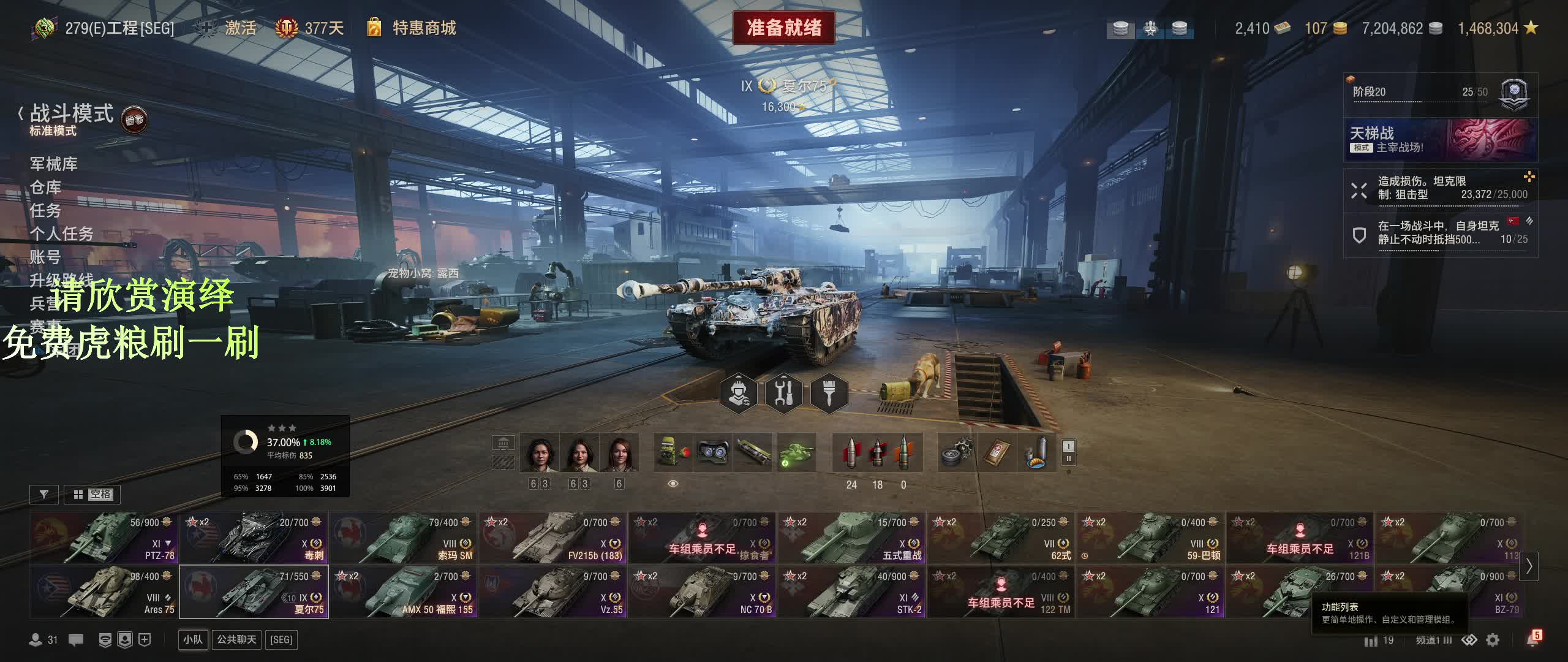Choose the FV215b (183) tank
Viewport: 1568px width, 662px height.
tap(552, 538)
